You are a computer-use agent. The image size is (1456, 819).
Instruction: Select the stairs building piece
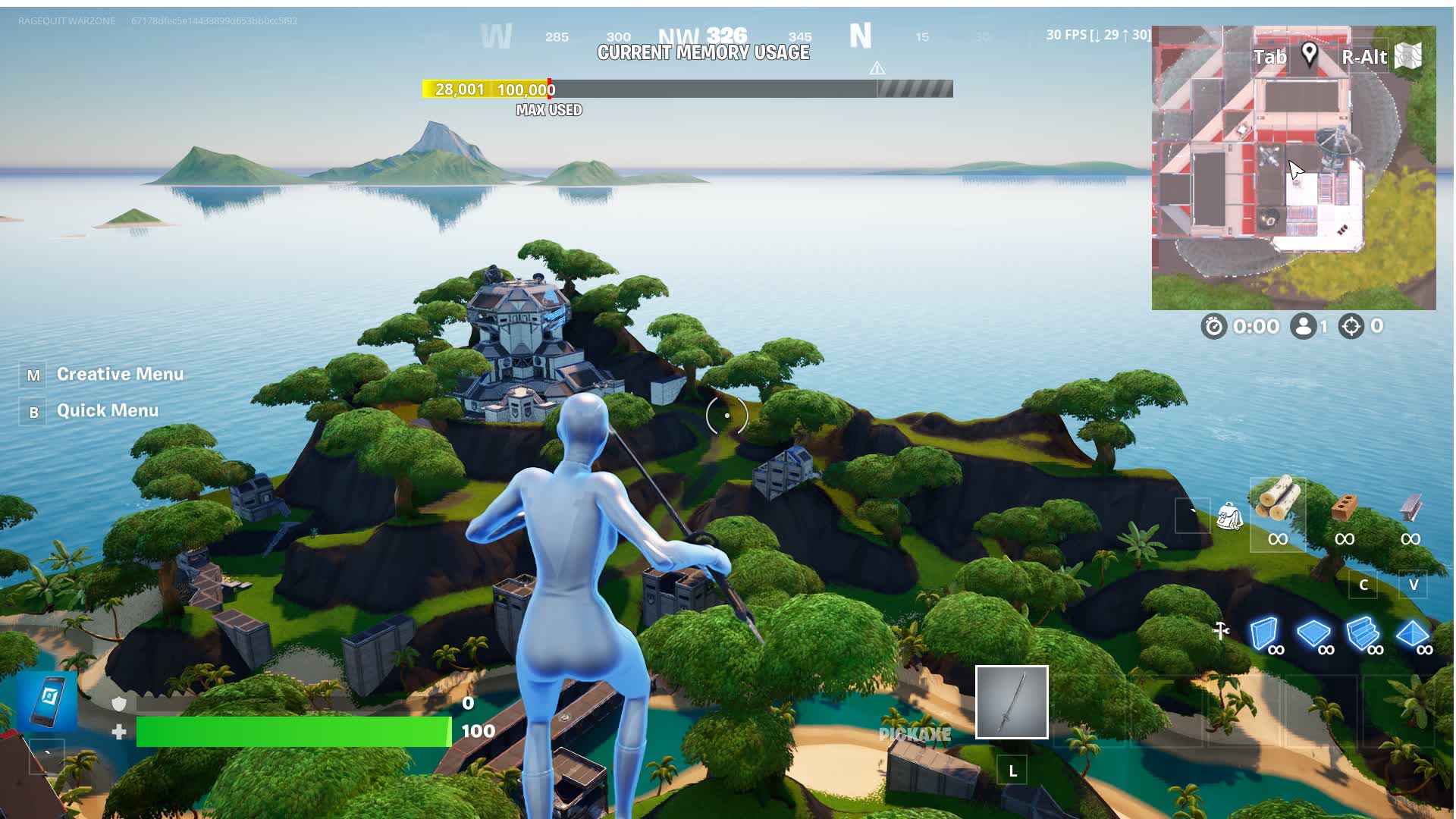pyautogui.click(x=1362, y=634)
